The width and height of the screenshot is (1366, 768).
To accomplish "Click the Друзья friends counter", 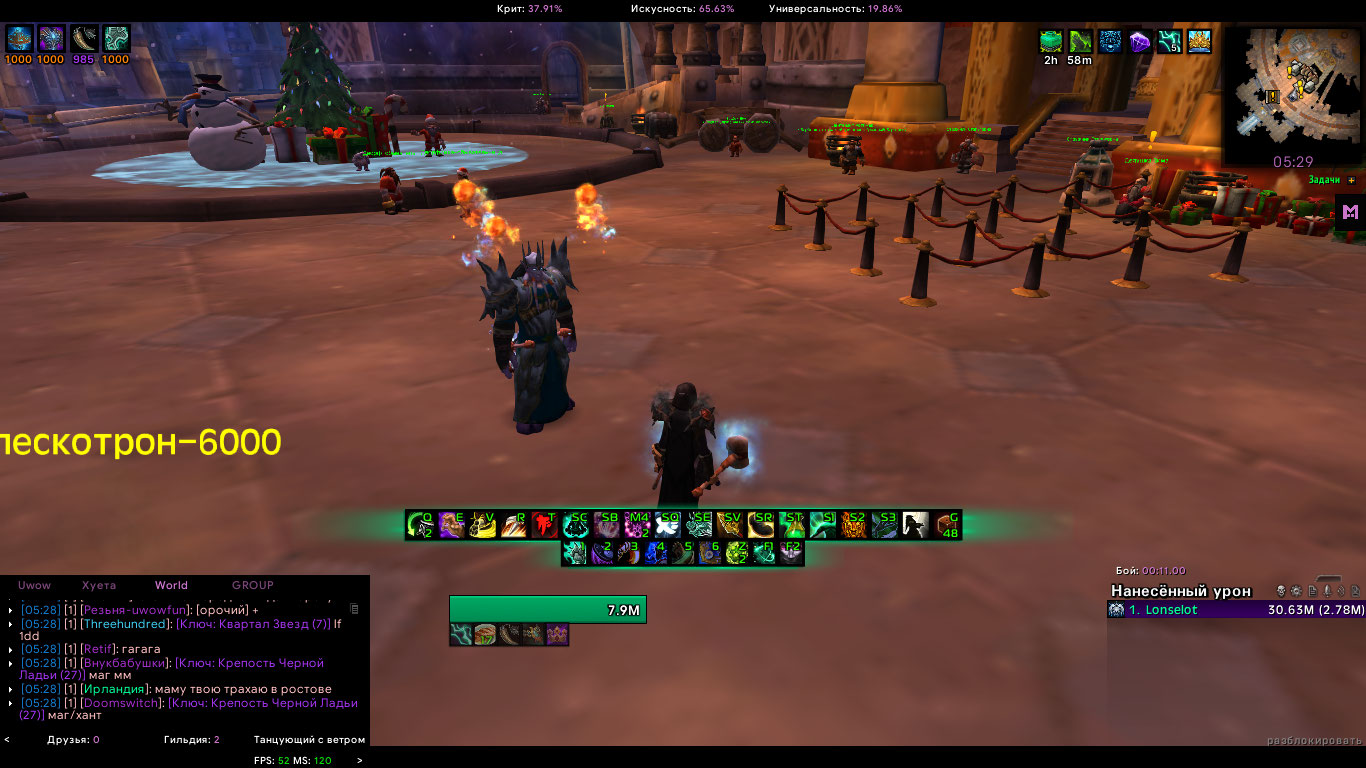I will pyautogui.click(x=73, y=740).
